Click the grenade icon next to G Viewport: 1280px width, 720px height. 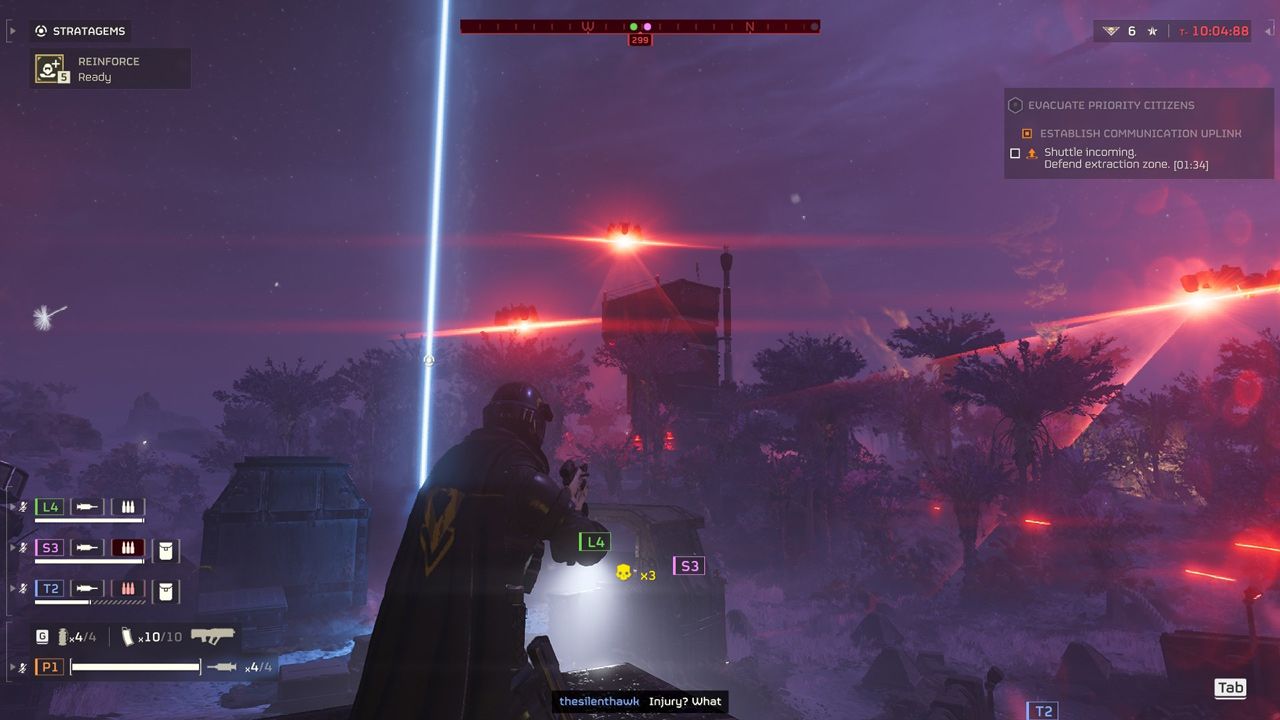pyautogui.click(x=63, y=636)
